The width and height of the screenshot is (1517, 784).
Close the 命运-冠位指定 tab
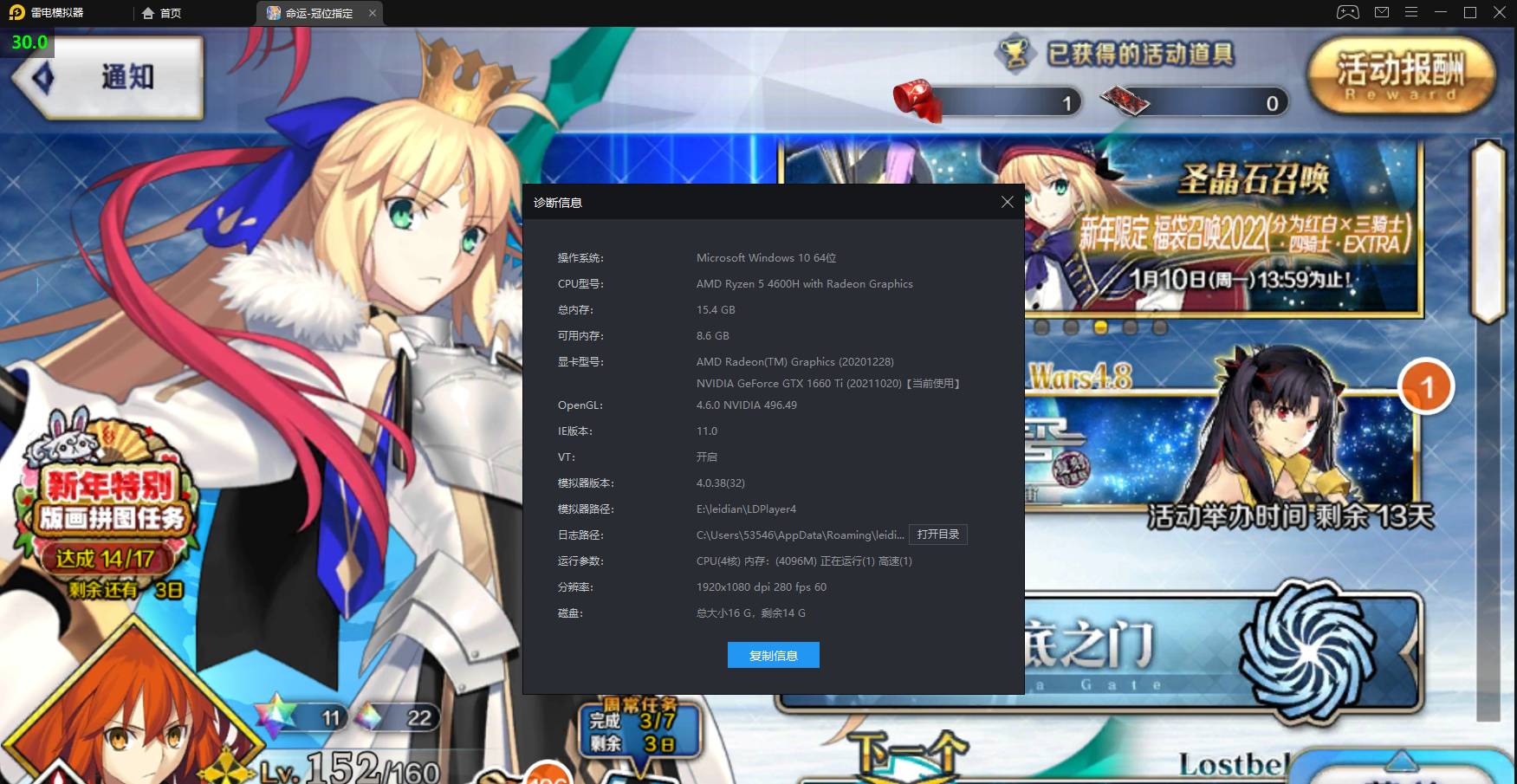pos(373,13)
